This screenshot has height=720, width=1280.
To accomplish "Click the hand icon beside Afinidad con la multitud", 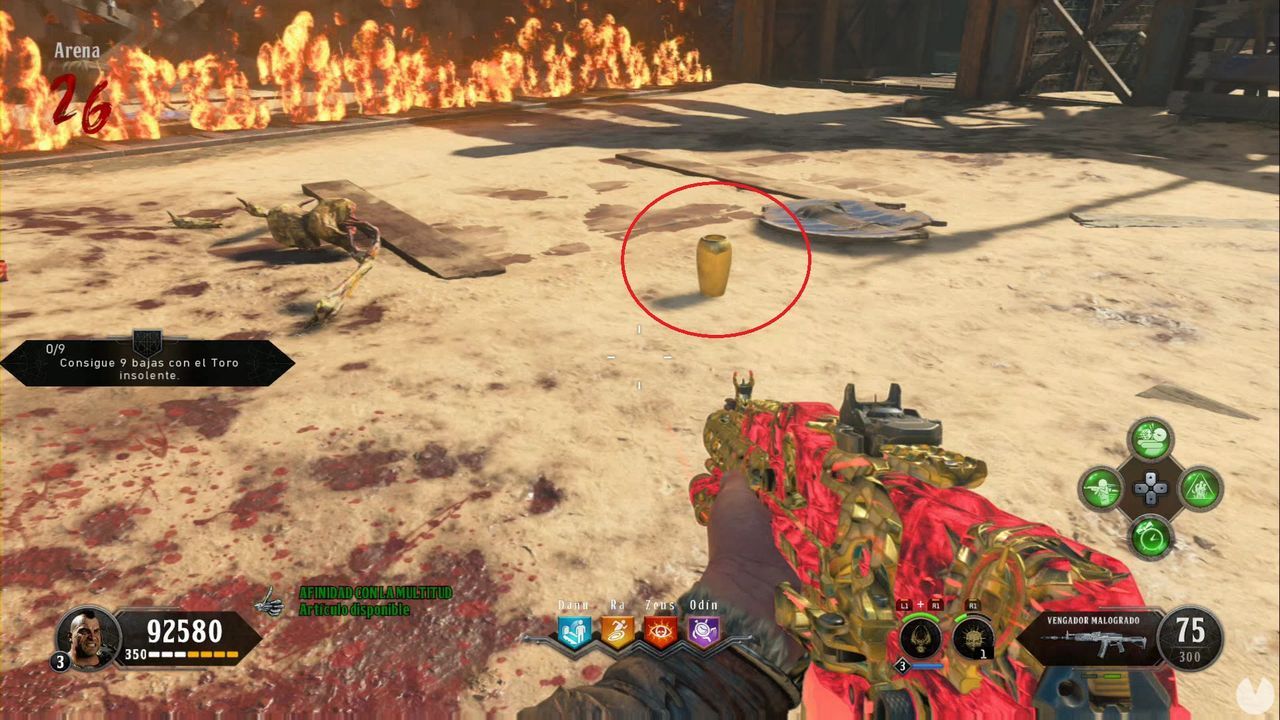I will pos(268,601).
